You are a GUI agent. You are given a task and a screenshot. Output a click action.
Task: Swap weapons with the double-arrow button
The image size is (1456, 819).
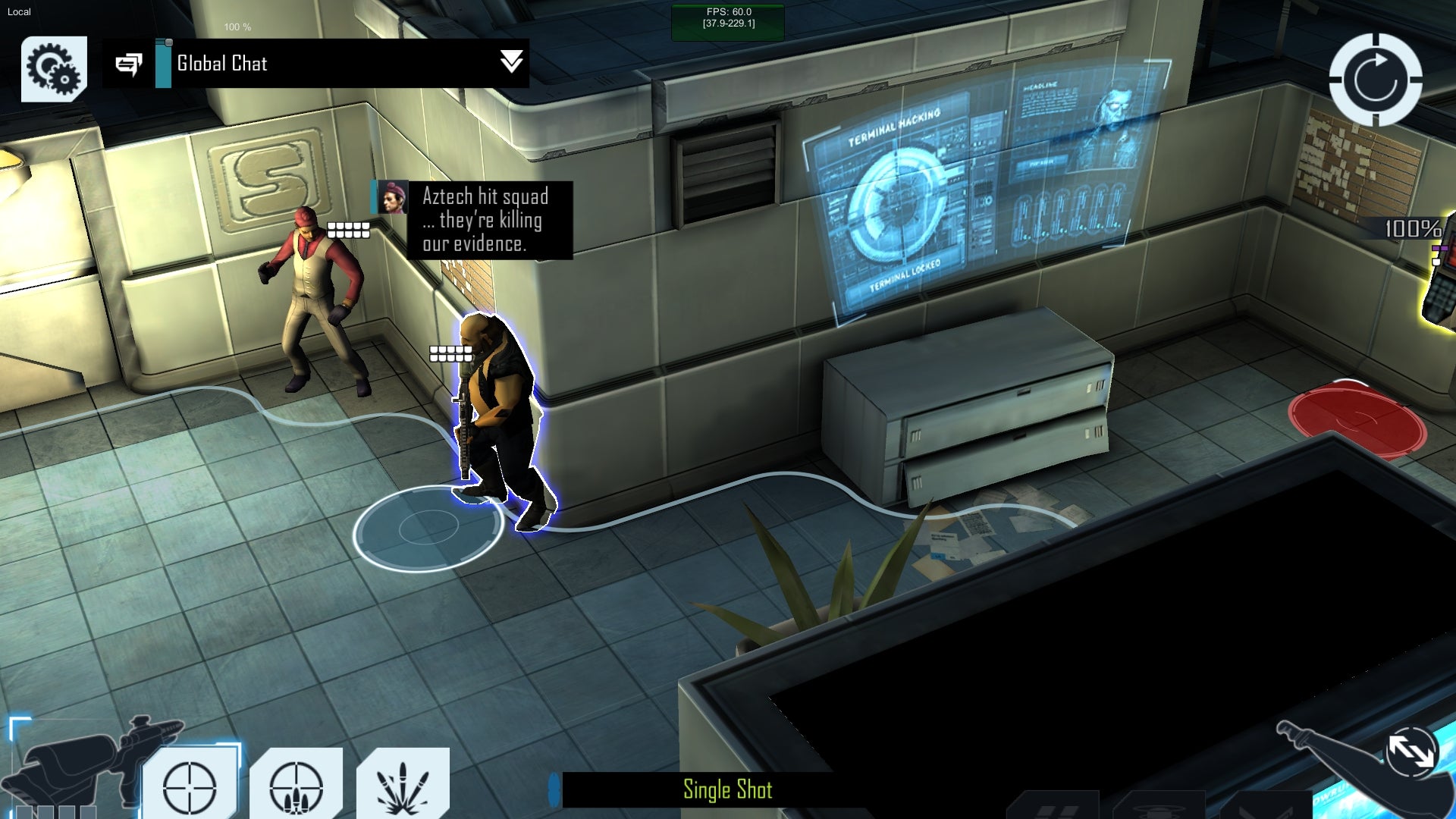pos(1410,752)
